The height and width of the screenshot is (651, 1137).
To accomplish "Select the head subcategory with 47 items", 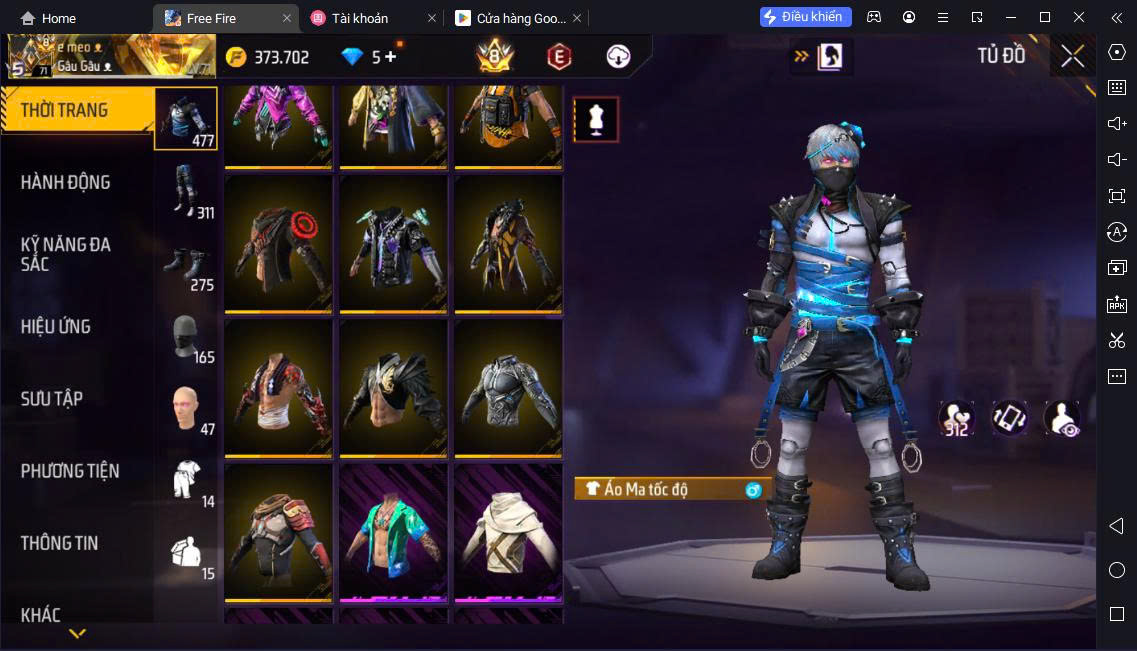I will 187,408.
